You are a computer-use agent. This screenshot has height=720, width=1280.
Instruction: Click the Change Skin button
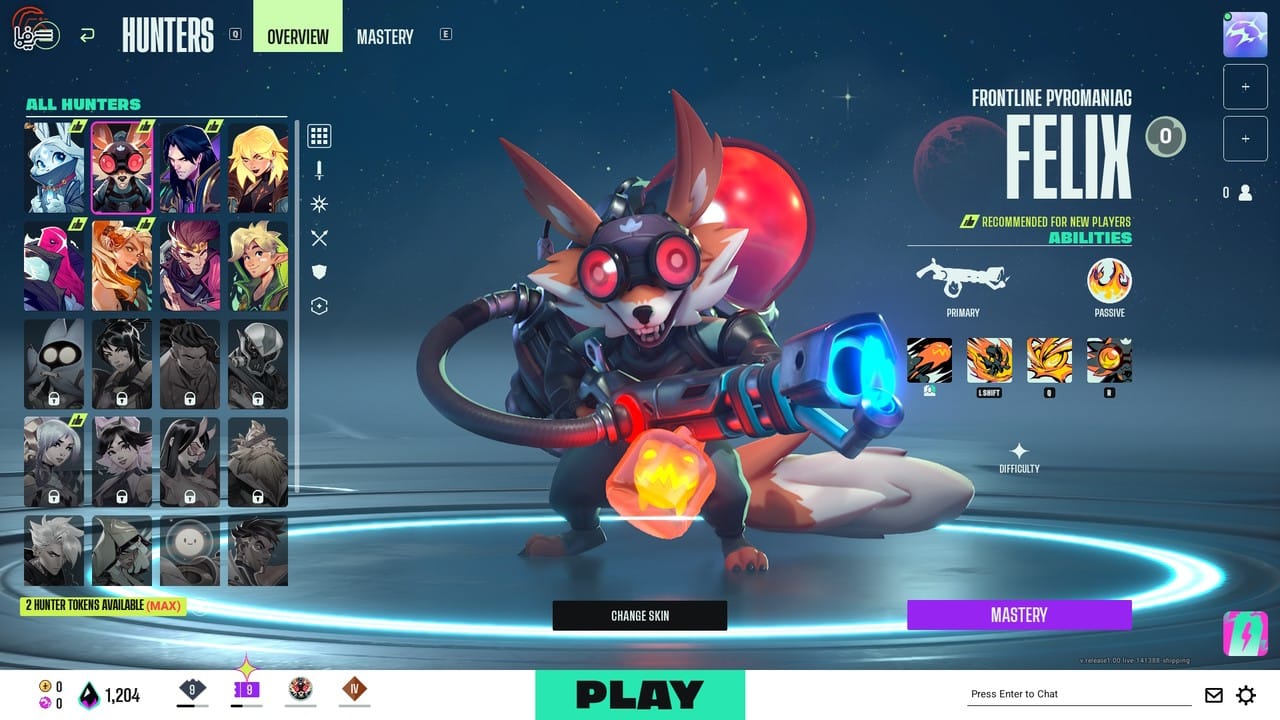[x=640, y=615]
